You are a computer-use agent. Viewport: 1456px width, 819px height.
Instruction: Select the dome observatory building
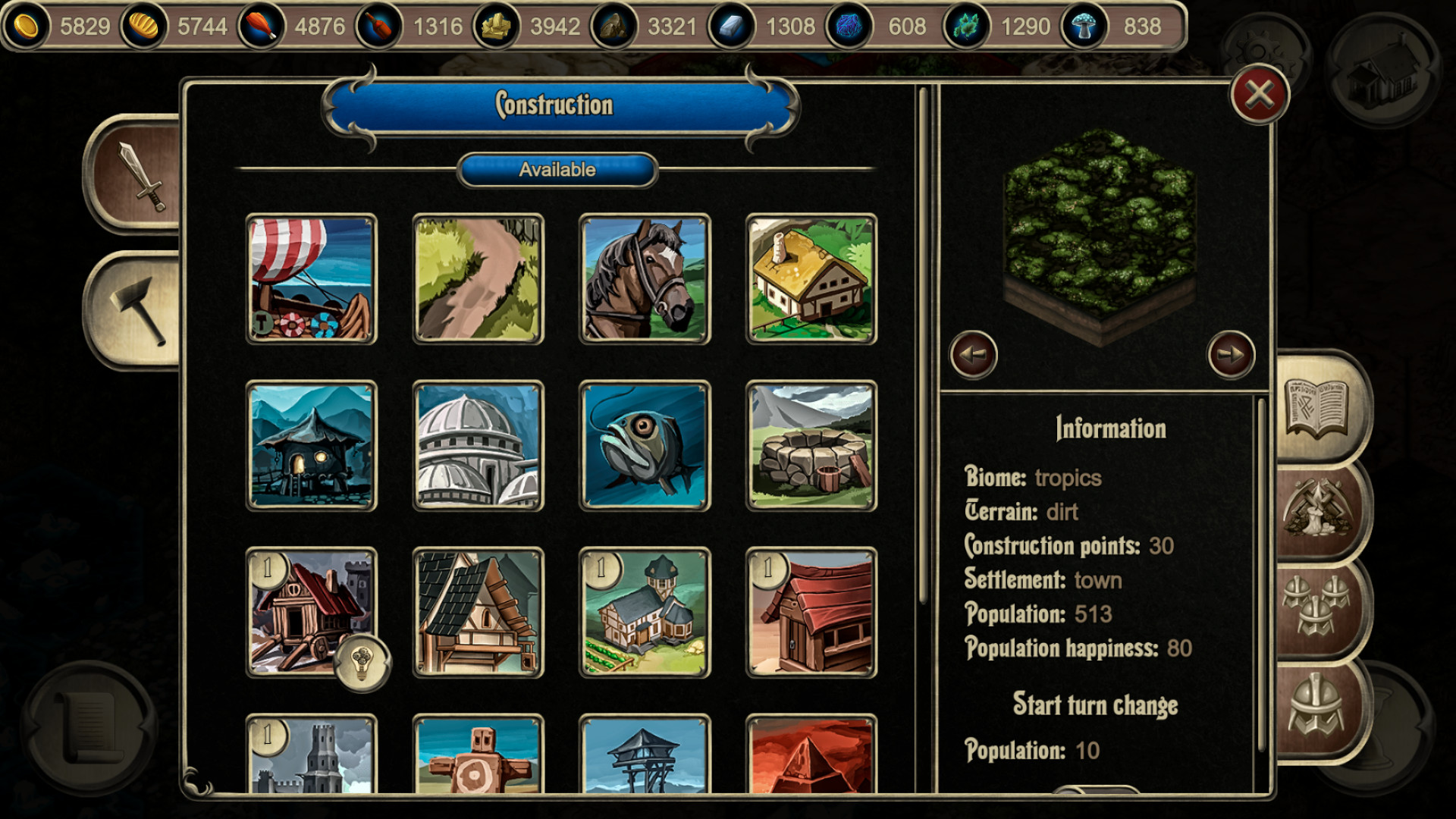[x=477, y=446]
